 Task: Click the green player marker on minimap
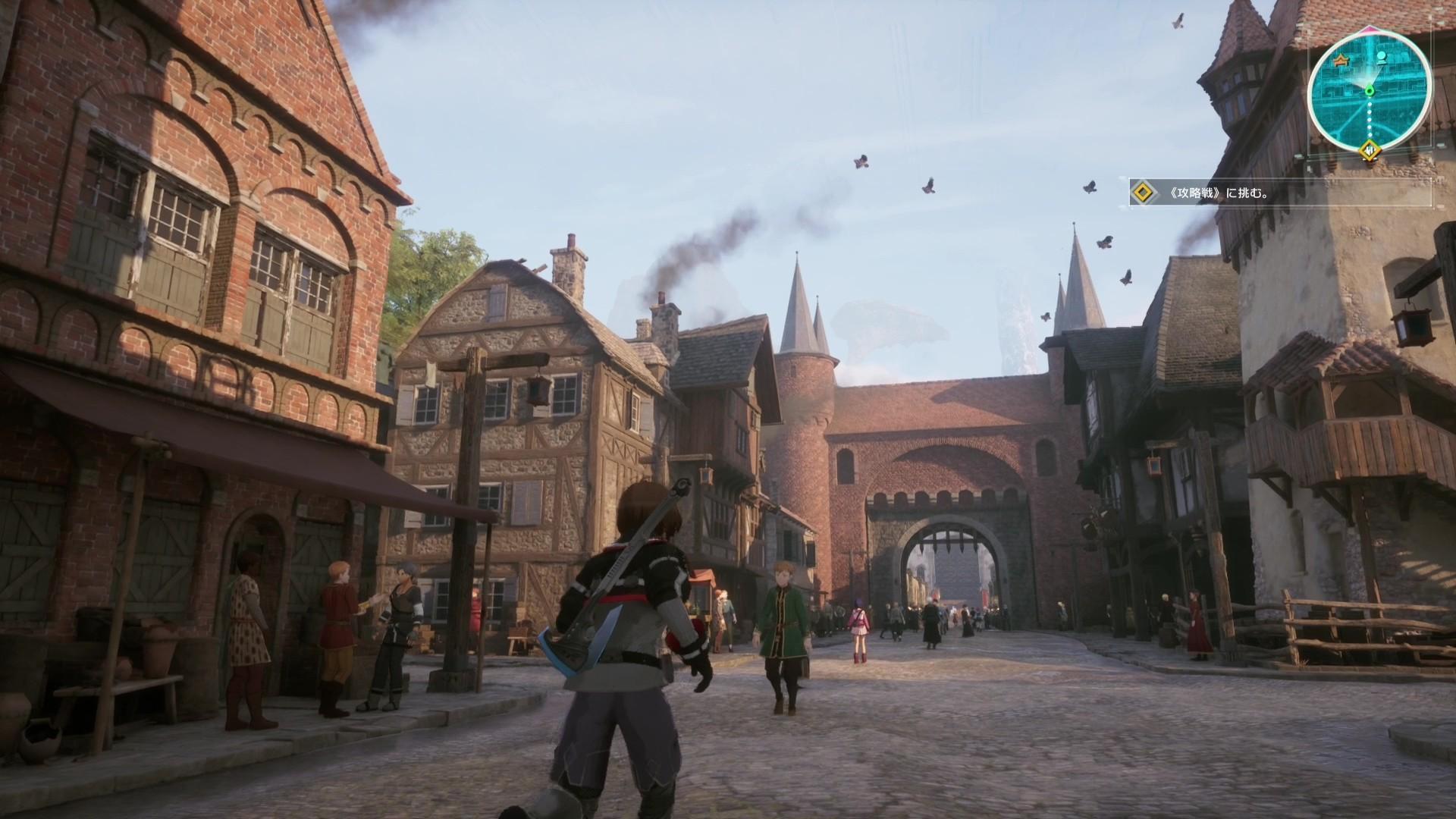1370,92
